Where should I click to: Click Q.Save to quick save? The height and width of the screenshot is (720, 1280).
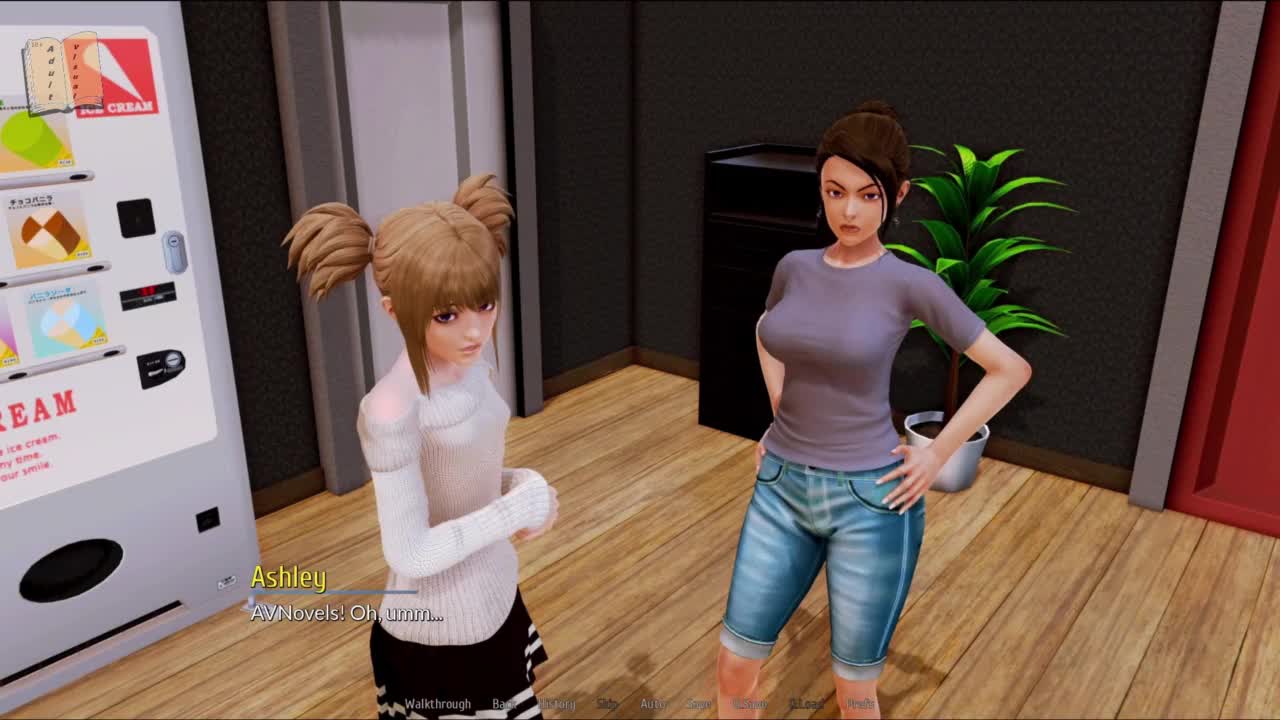click(750, 704)
